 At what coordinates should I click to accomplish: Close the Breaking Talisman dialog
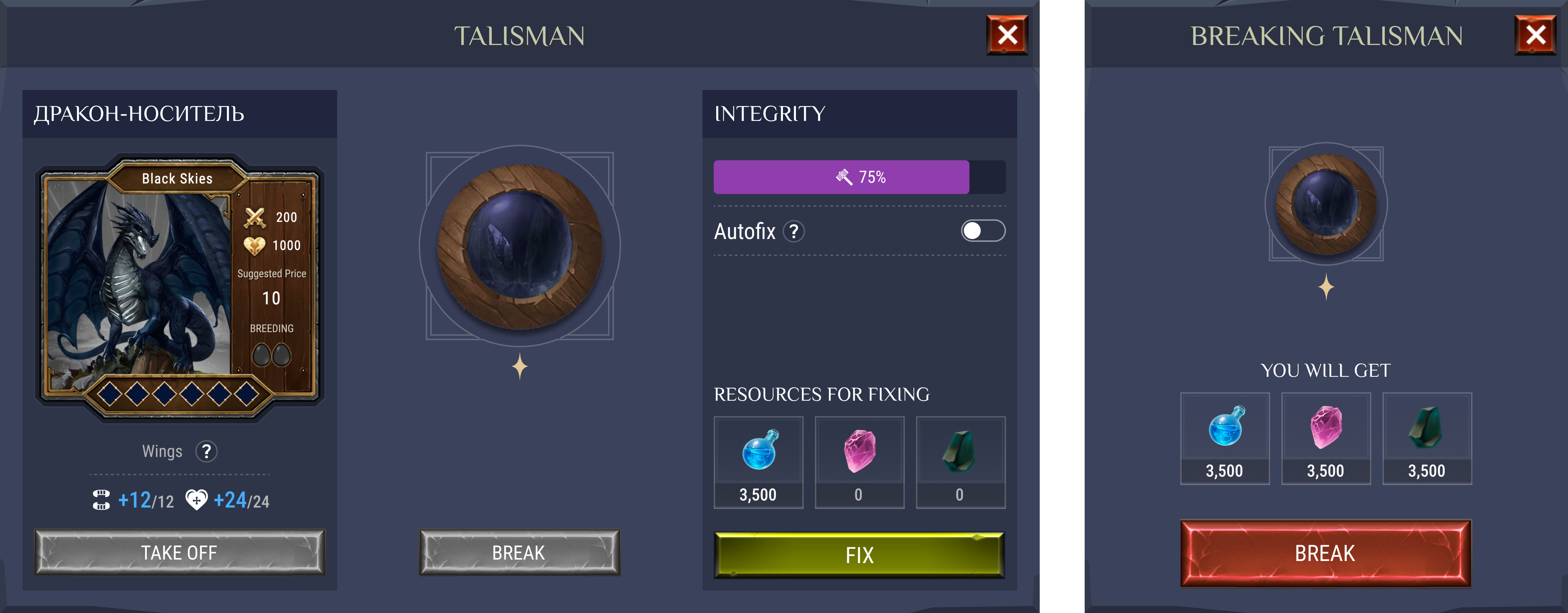point(1535,36)
